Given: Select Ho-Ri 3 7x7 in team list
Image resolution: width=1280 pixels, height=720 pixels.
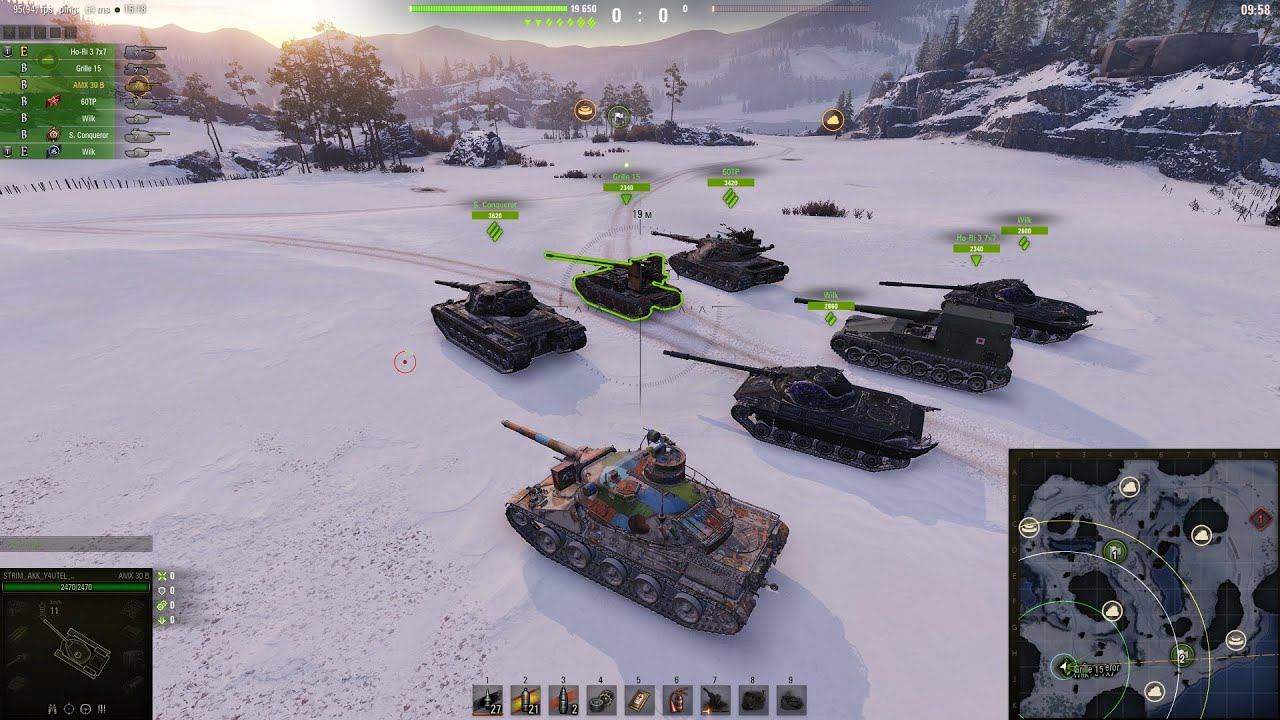Looking at the screenshot, I should click(88, 50).
